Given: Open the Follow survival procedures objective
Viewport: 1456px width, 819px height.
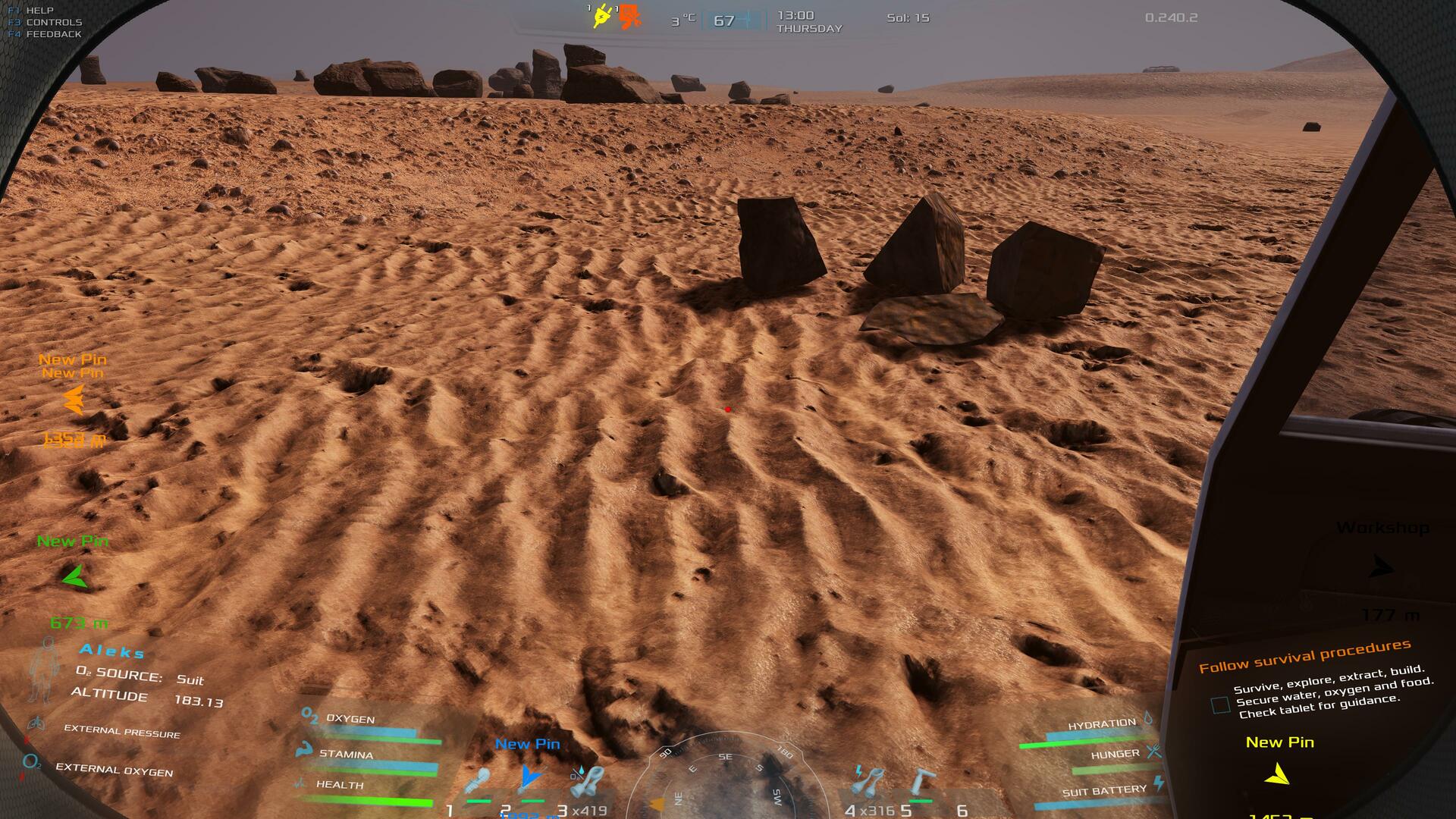Looking at the screenshot, I should point(1304,656).
